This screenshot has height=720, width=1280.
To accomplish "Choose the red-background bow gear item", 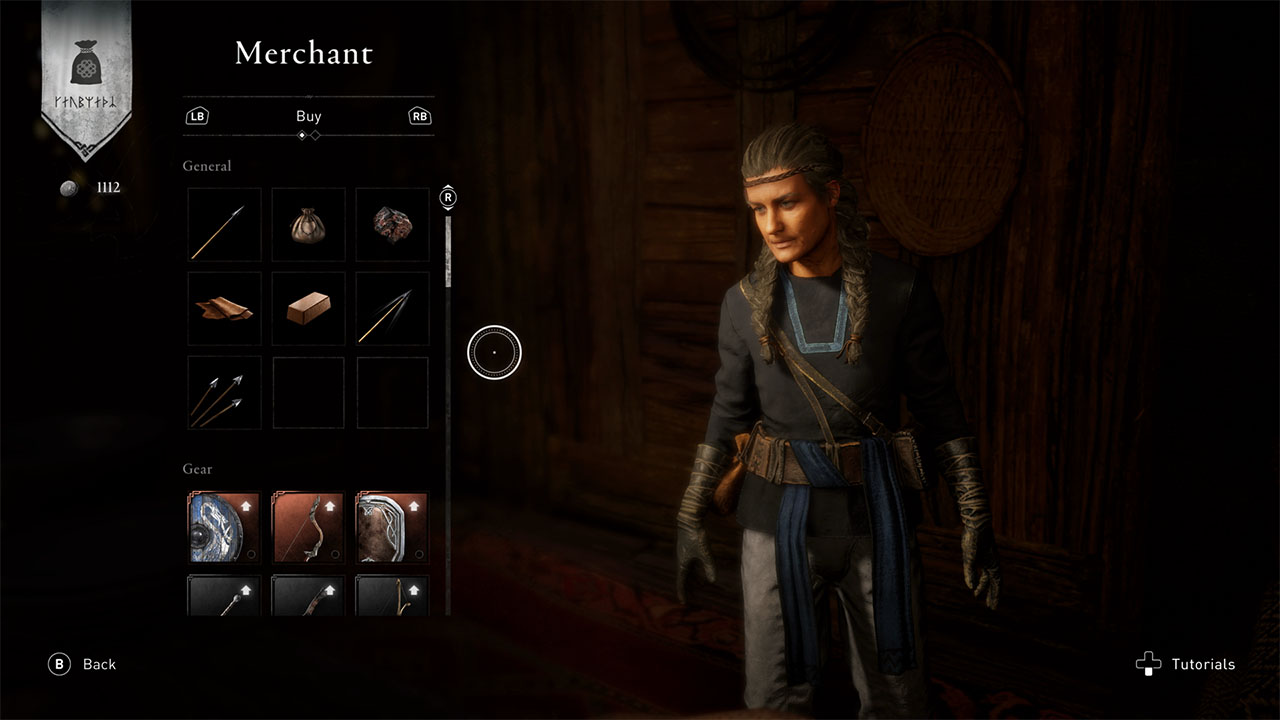I will coord(309,527).
